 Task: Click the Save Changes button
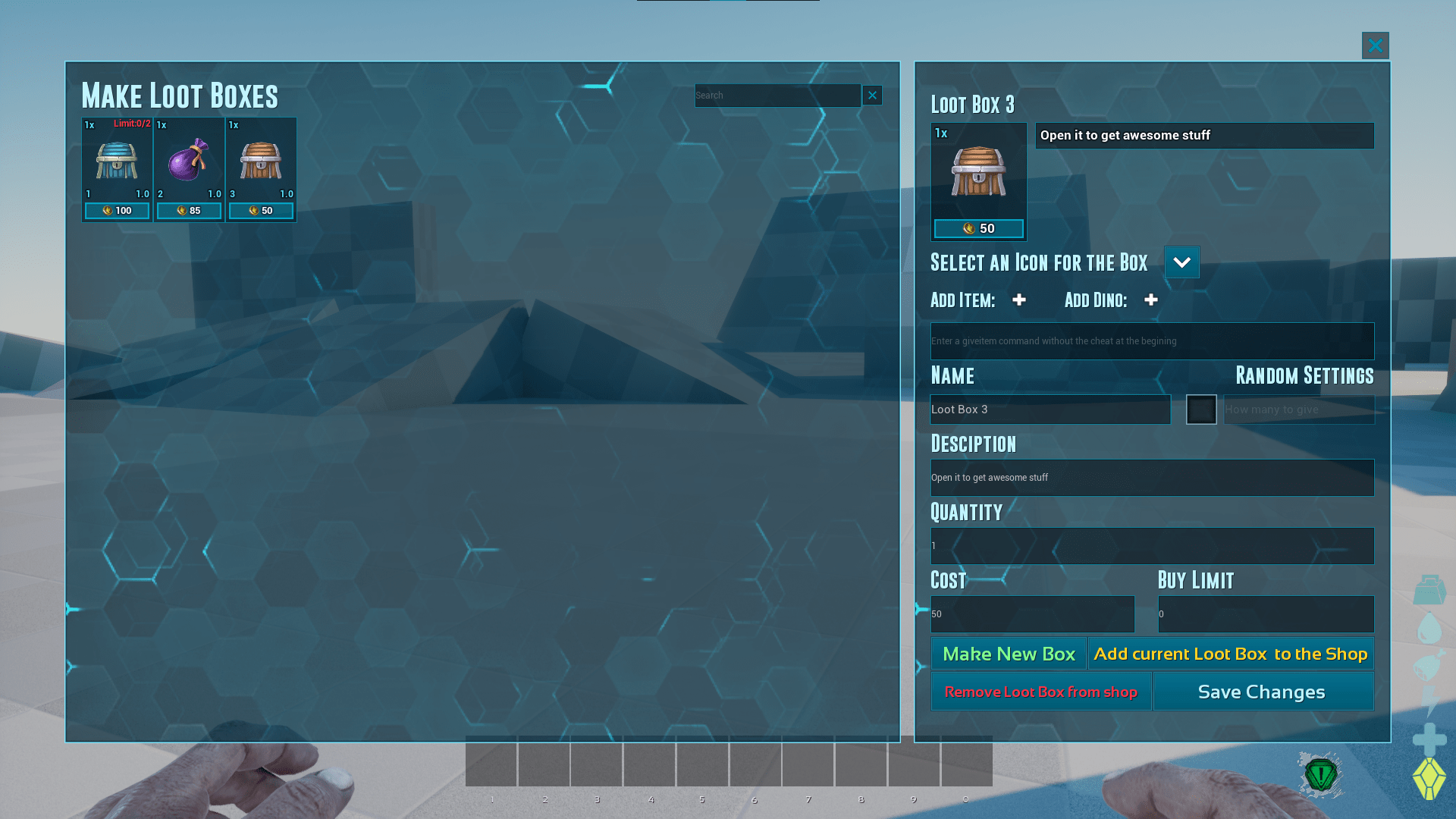(1261, 691)
